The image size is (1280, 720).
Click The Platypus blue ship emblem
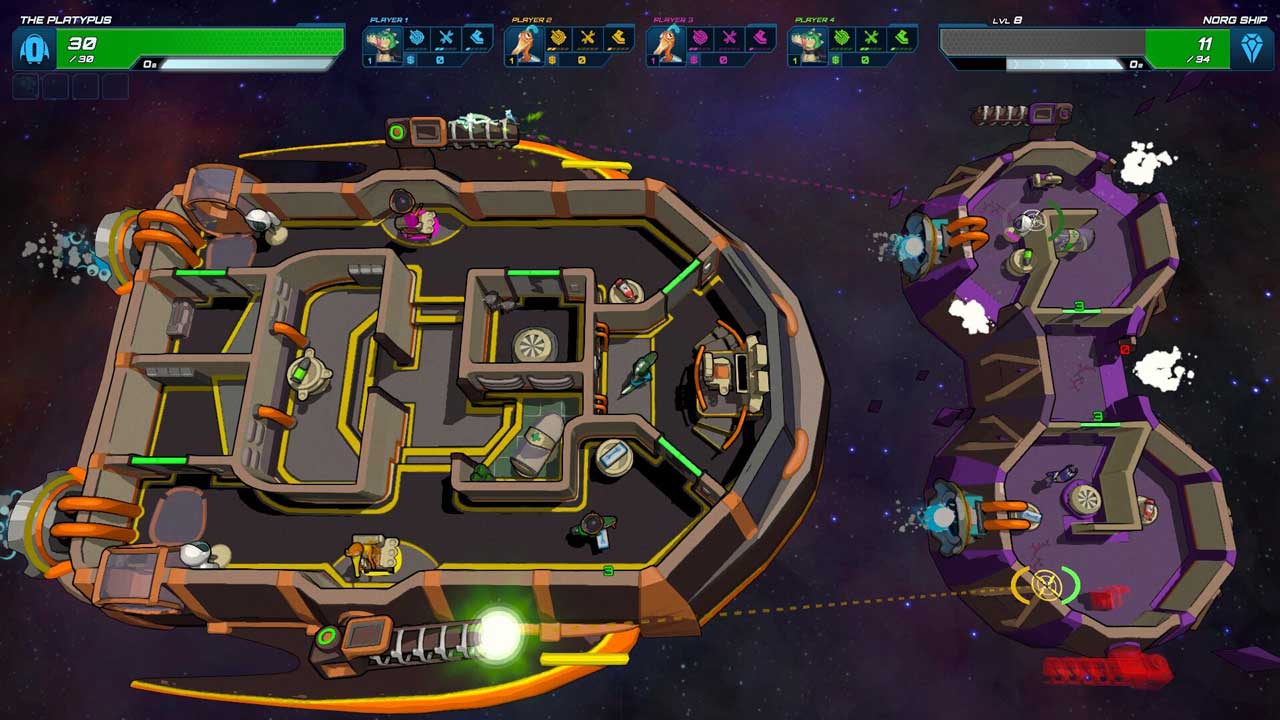pos(33,48)
